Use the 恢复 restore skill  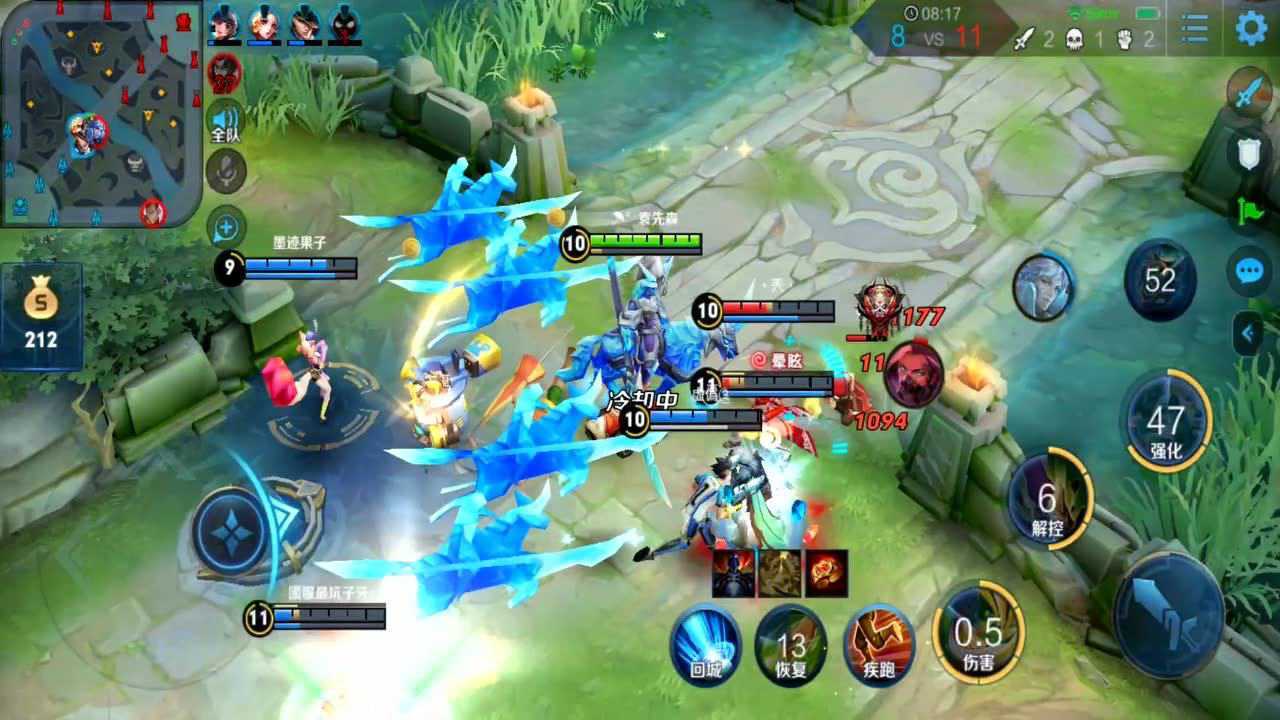(x=791, y=642)
